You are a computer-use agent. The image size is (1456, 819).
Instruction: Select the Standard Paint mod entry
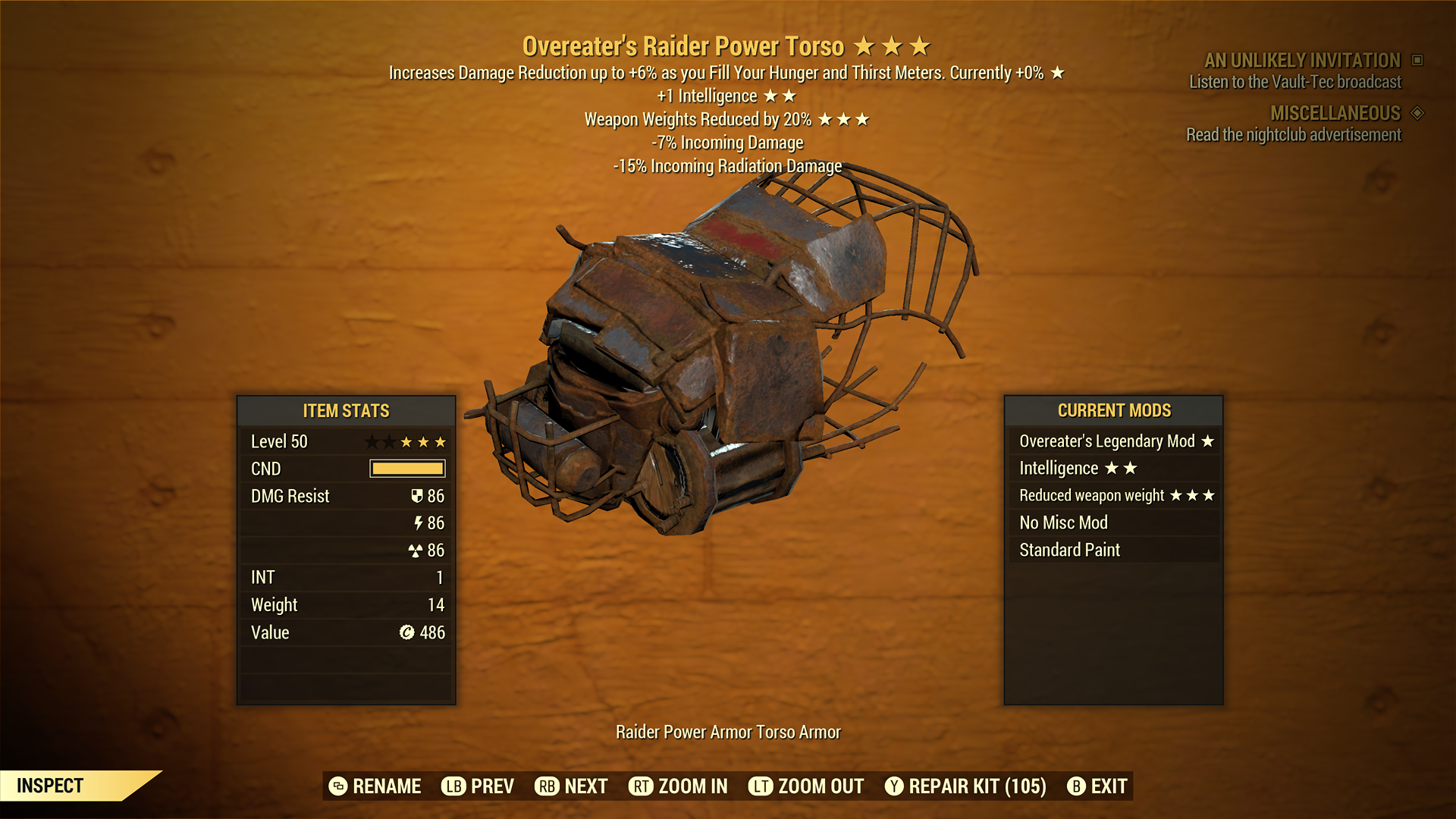1068,550
